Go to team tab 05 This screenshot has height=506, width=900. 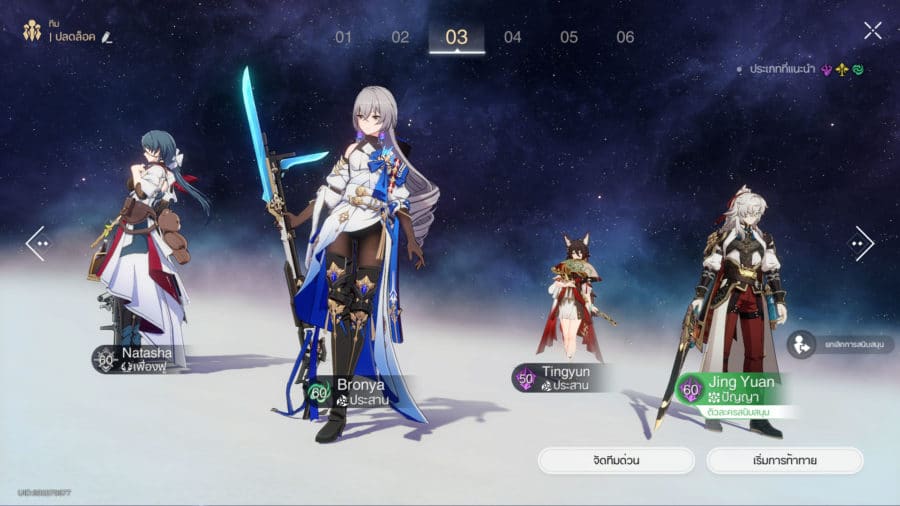[569, 37]
